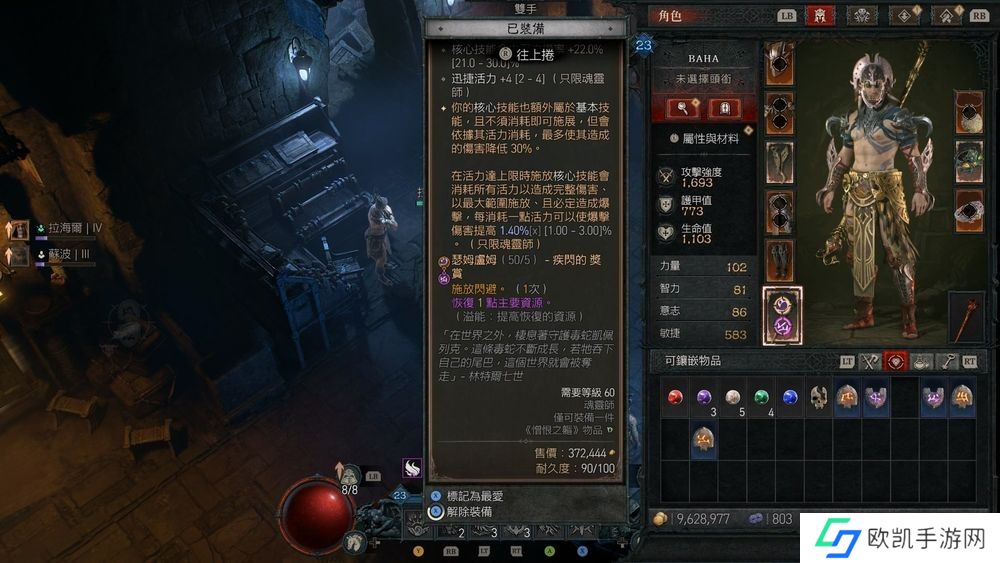
Task: Choose the equipped boots slot
Action: [x=779, y=260]
